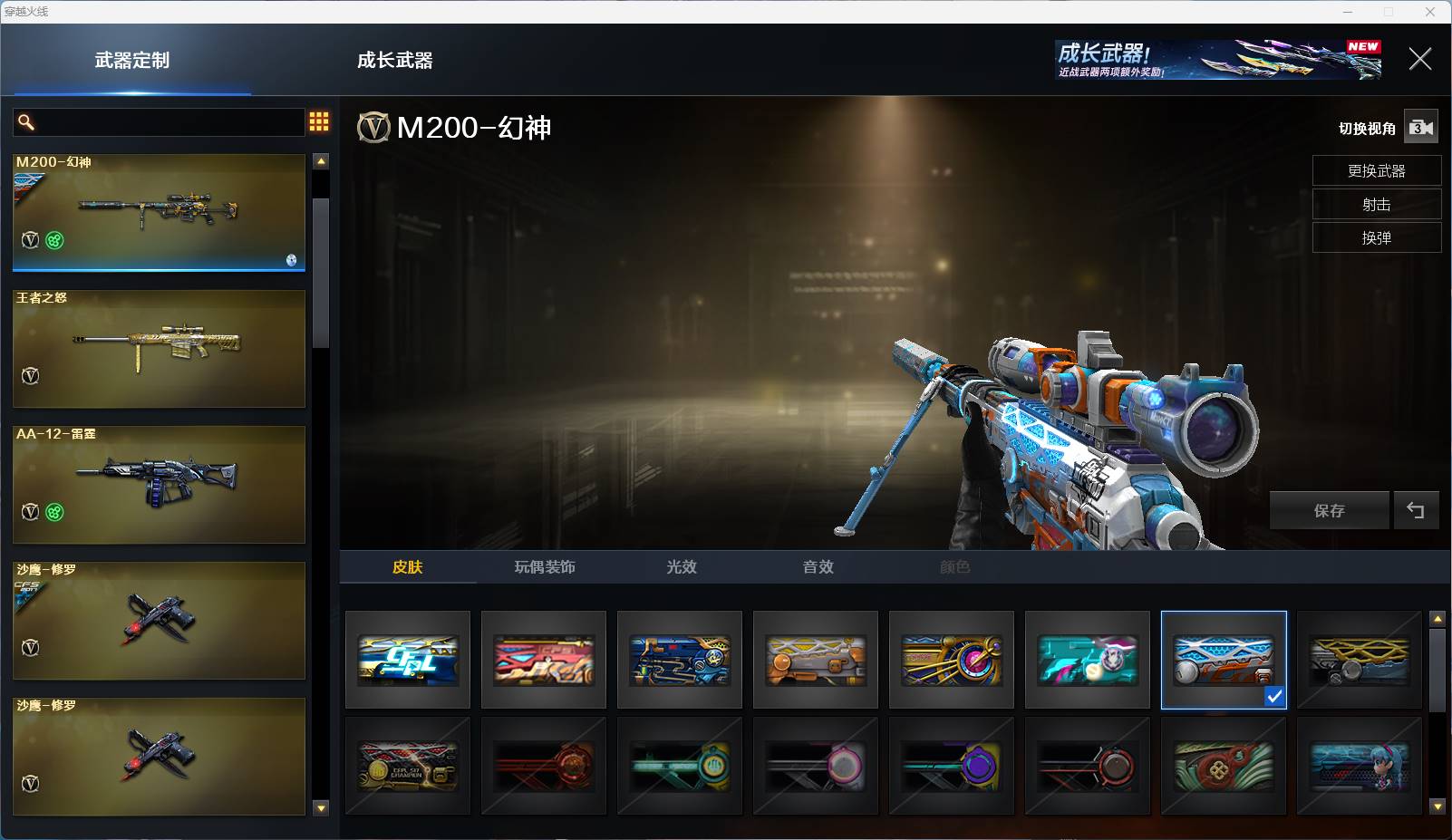Show the 音效 sound options

(x=818, y=567)
